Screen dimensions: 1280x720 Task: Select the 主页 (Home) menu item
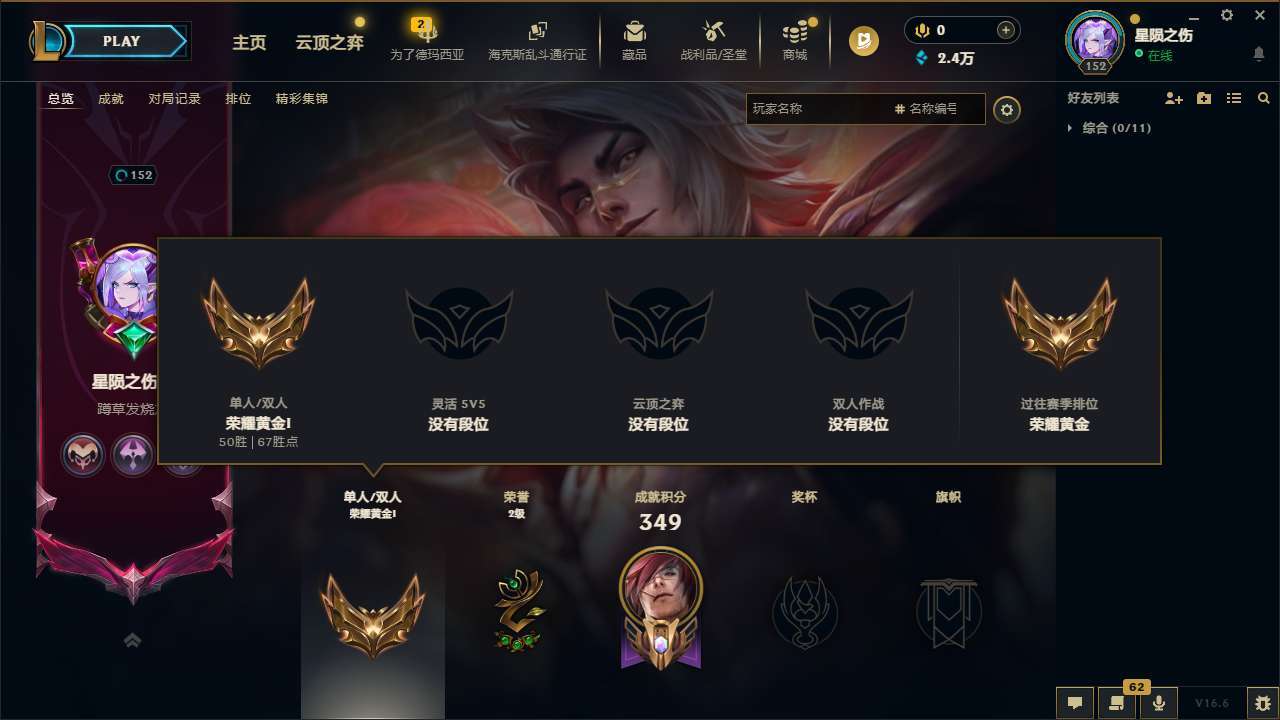coord(248,44)
